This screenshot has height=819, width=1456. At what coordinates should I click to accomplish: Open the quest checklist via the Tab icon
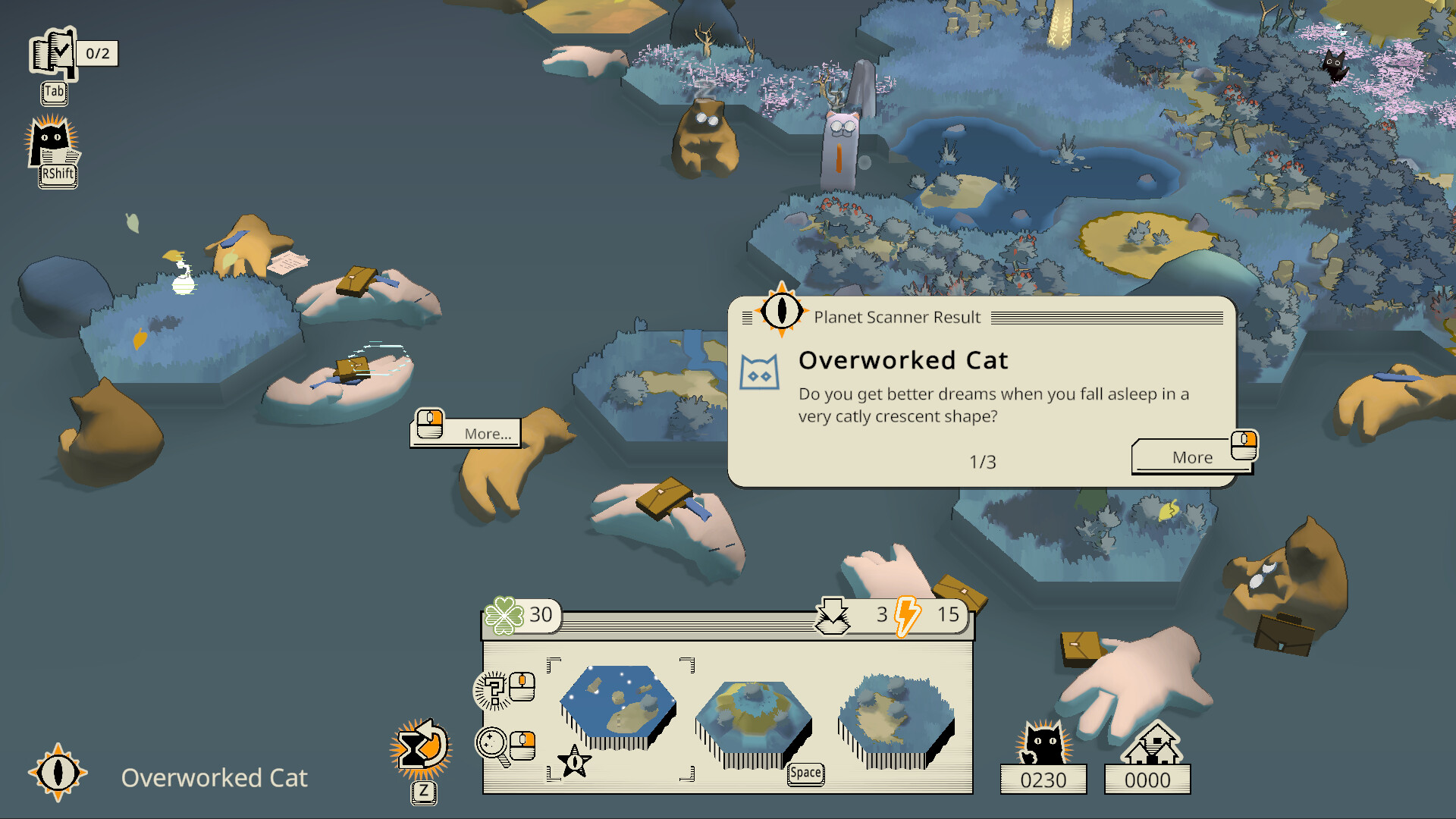point(53,55)
